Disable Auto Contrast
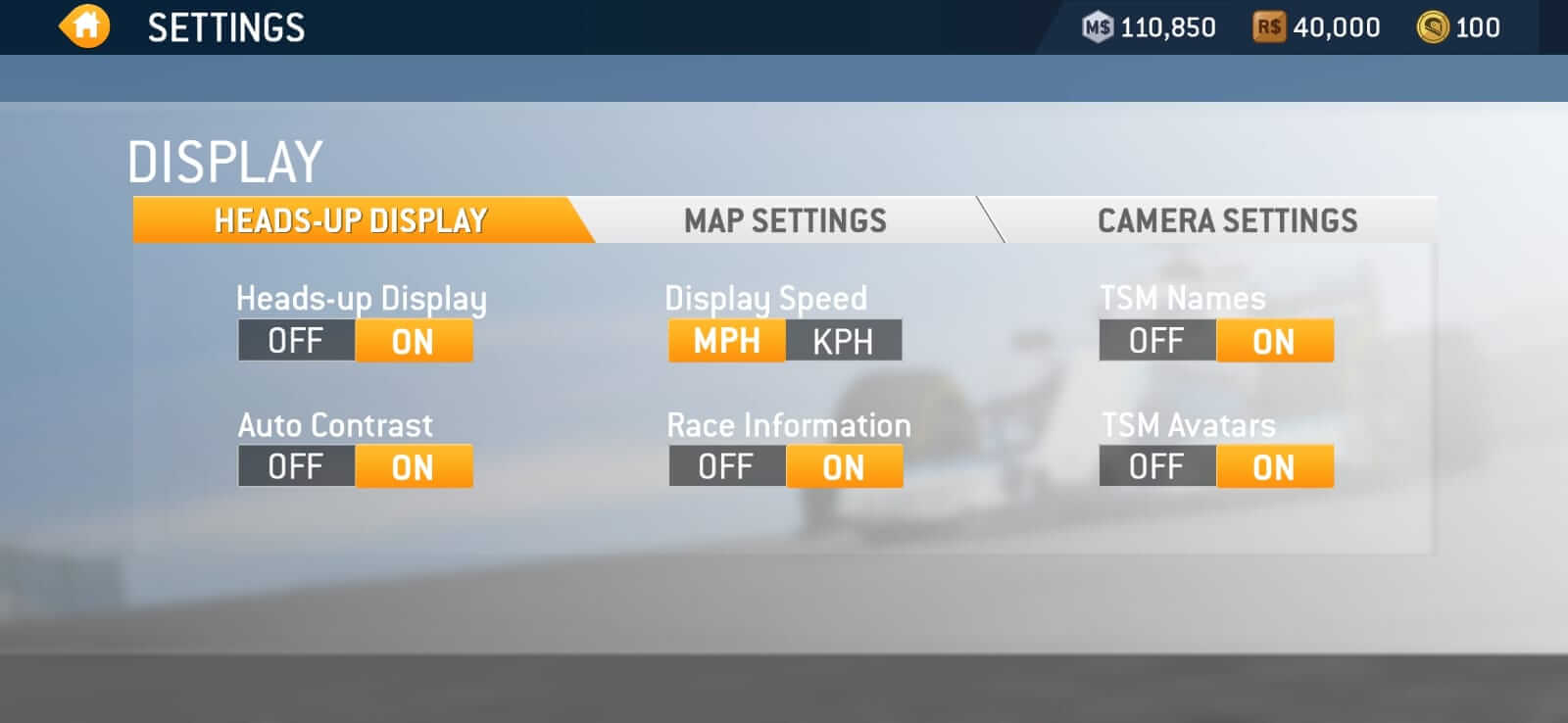The image size is (1568, 723). tap(296, 467)
